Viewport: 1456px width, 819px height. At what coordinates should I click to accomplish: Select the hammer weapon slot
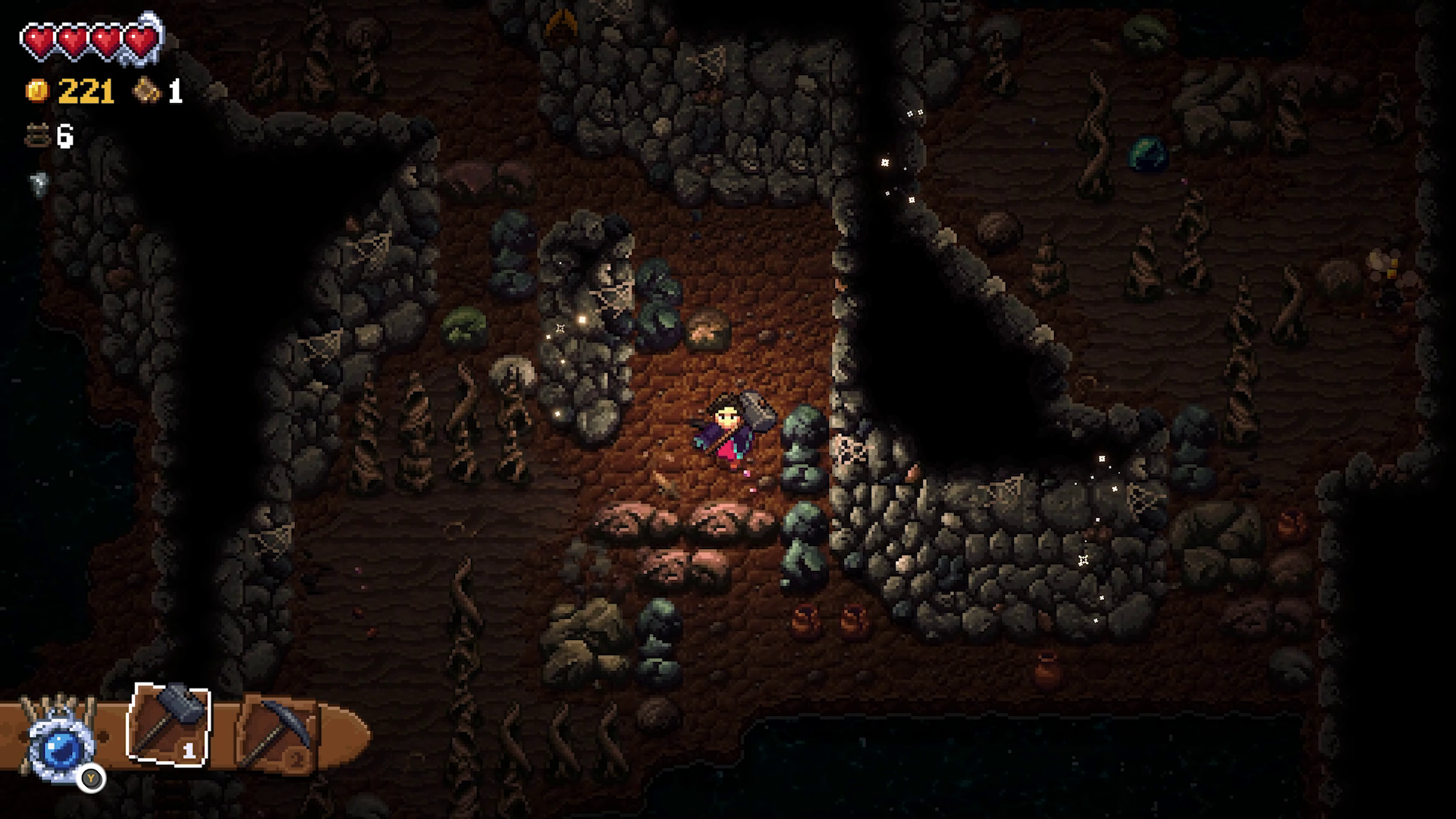click(x=168, y=724)
